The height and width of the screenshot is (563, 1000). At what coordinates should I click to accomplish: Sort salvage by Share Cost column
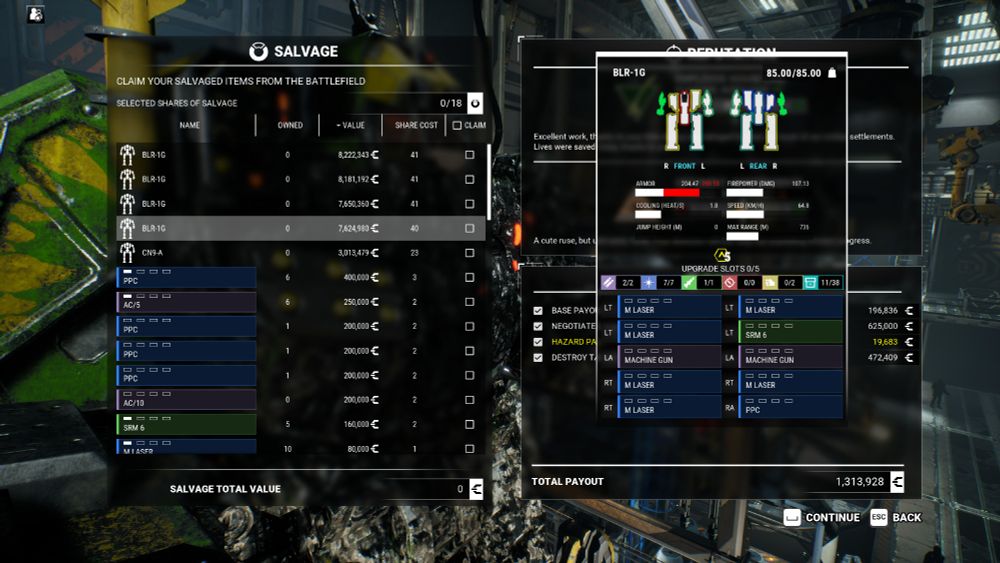point(416,125)
